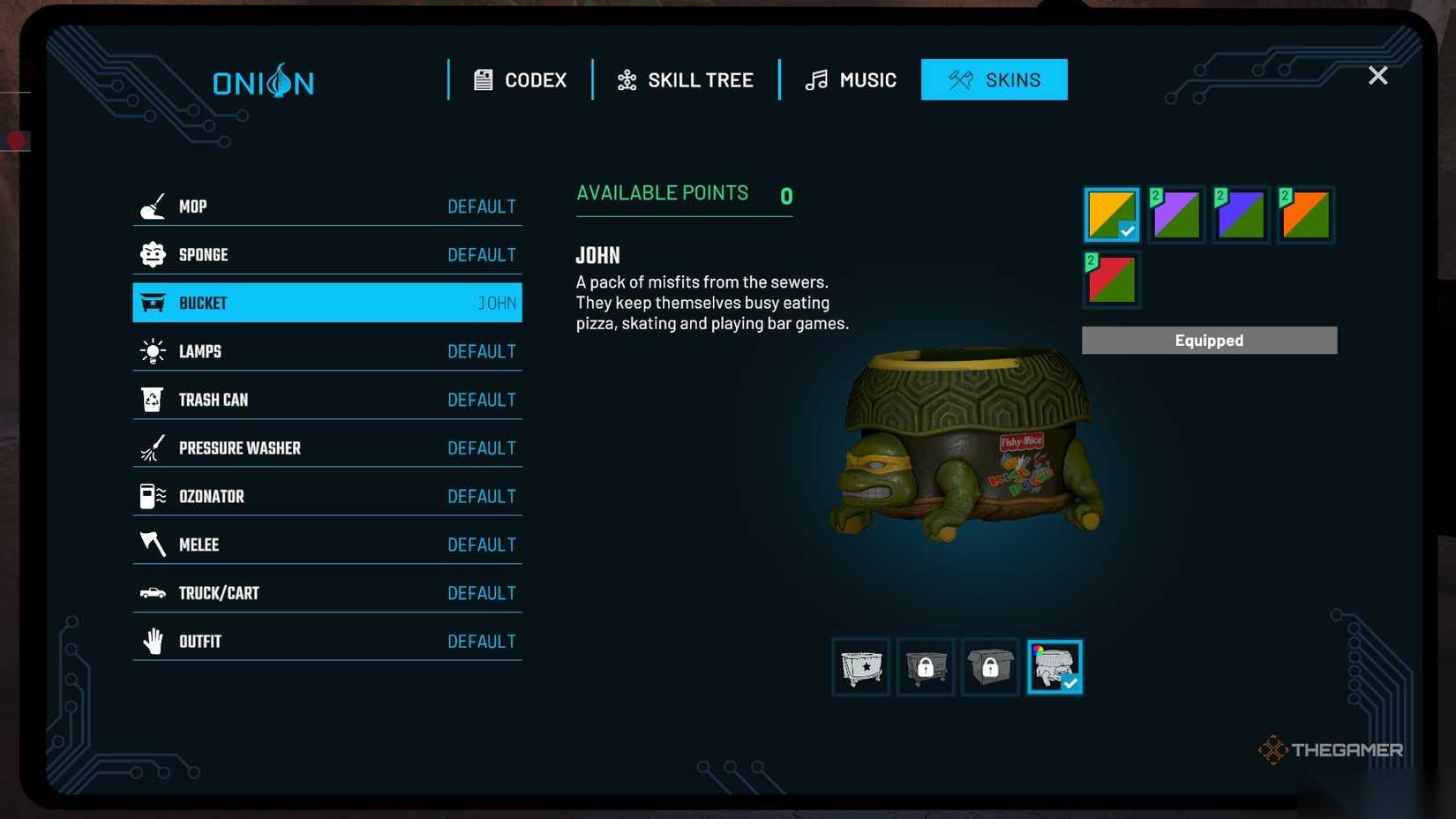Open the Music tab
Viewport: 1456px width, 819px height.
tap(851, 80)
